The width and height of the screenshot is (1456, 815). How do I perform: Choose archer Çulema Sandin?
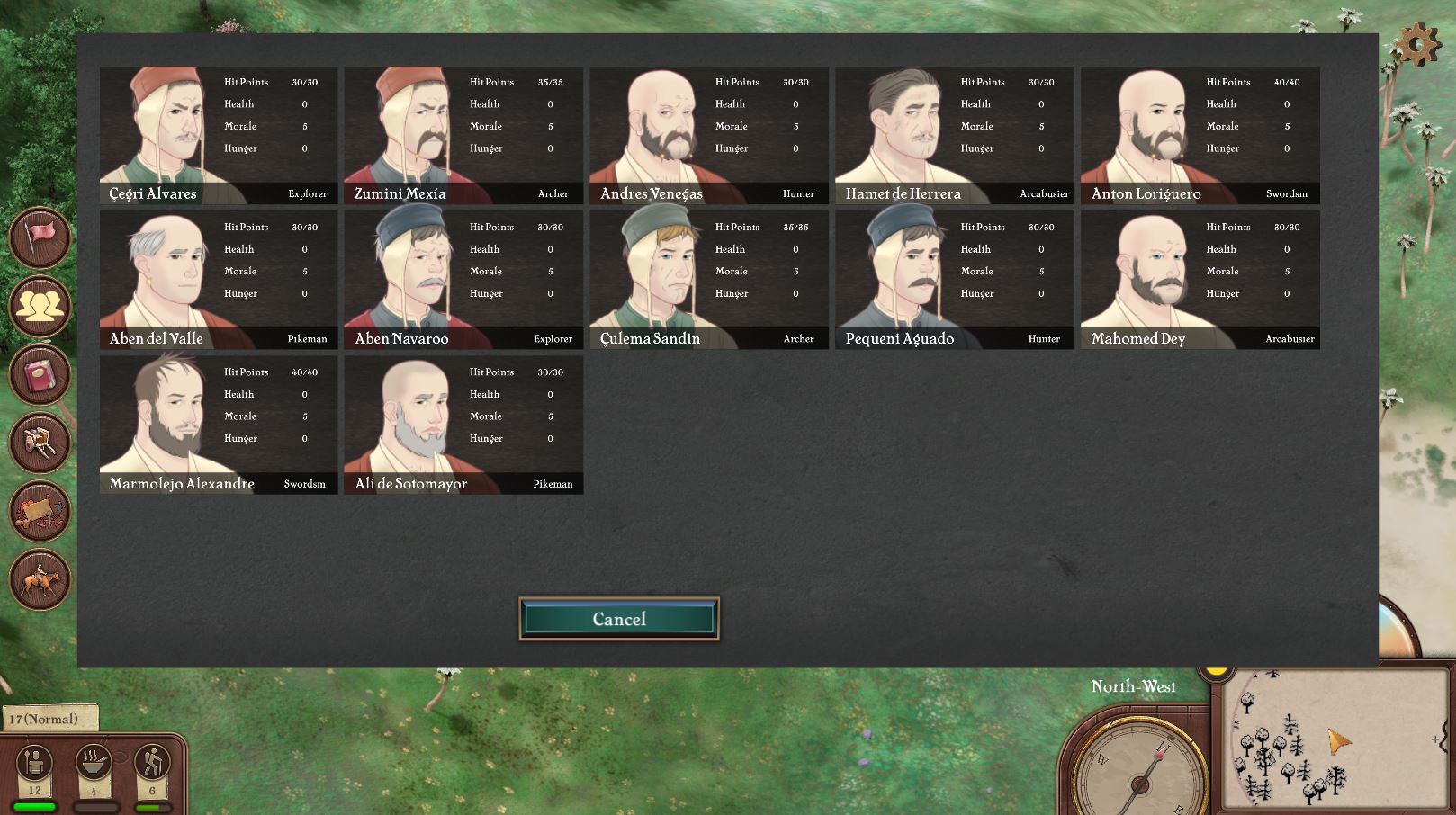click(709, 280)
